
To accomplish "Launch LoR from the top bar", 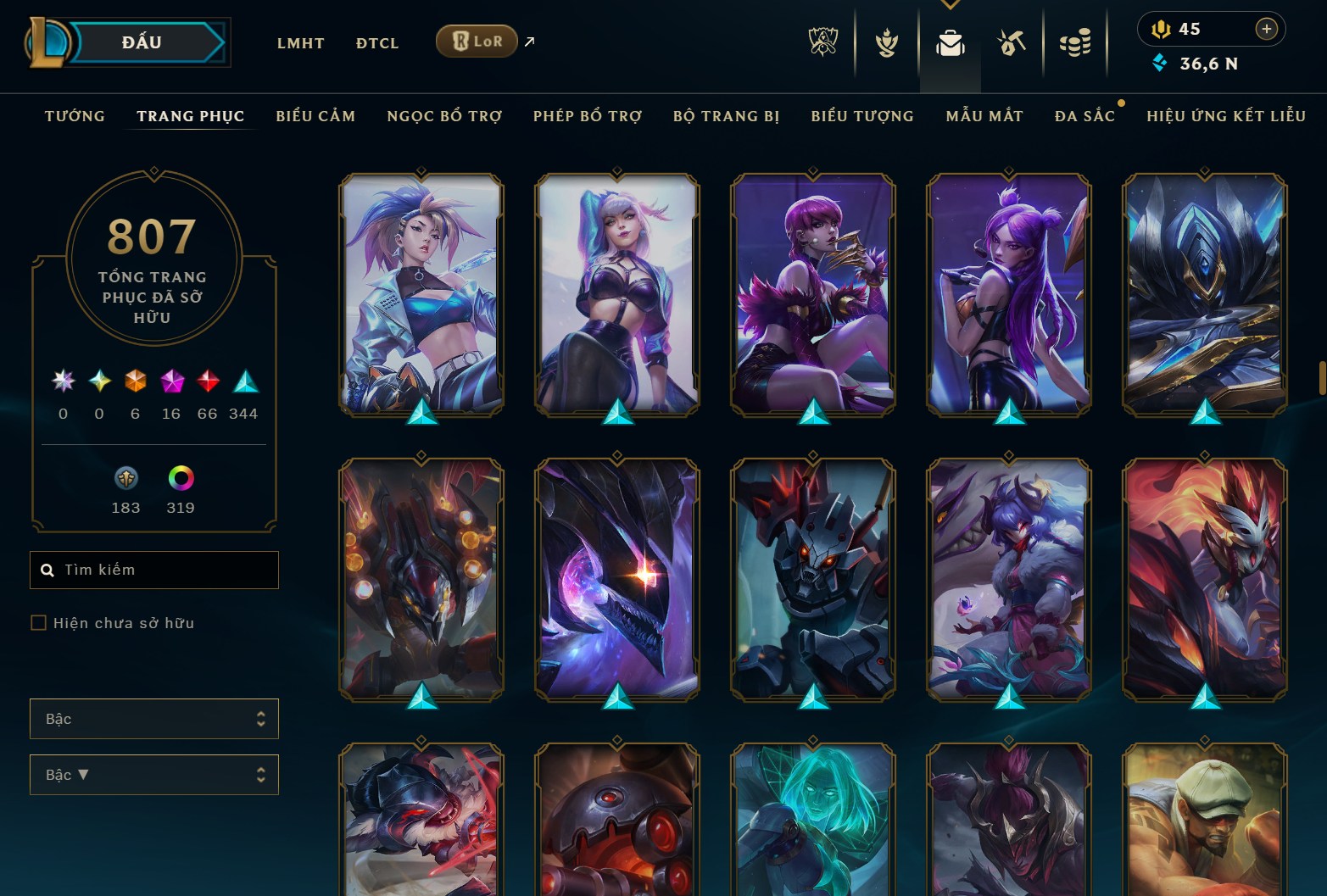I will pos(476,40).
